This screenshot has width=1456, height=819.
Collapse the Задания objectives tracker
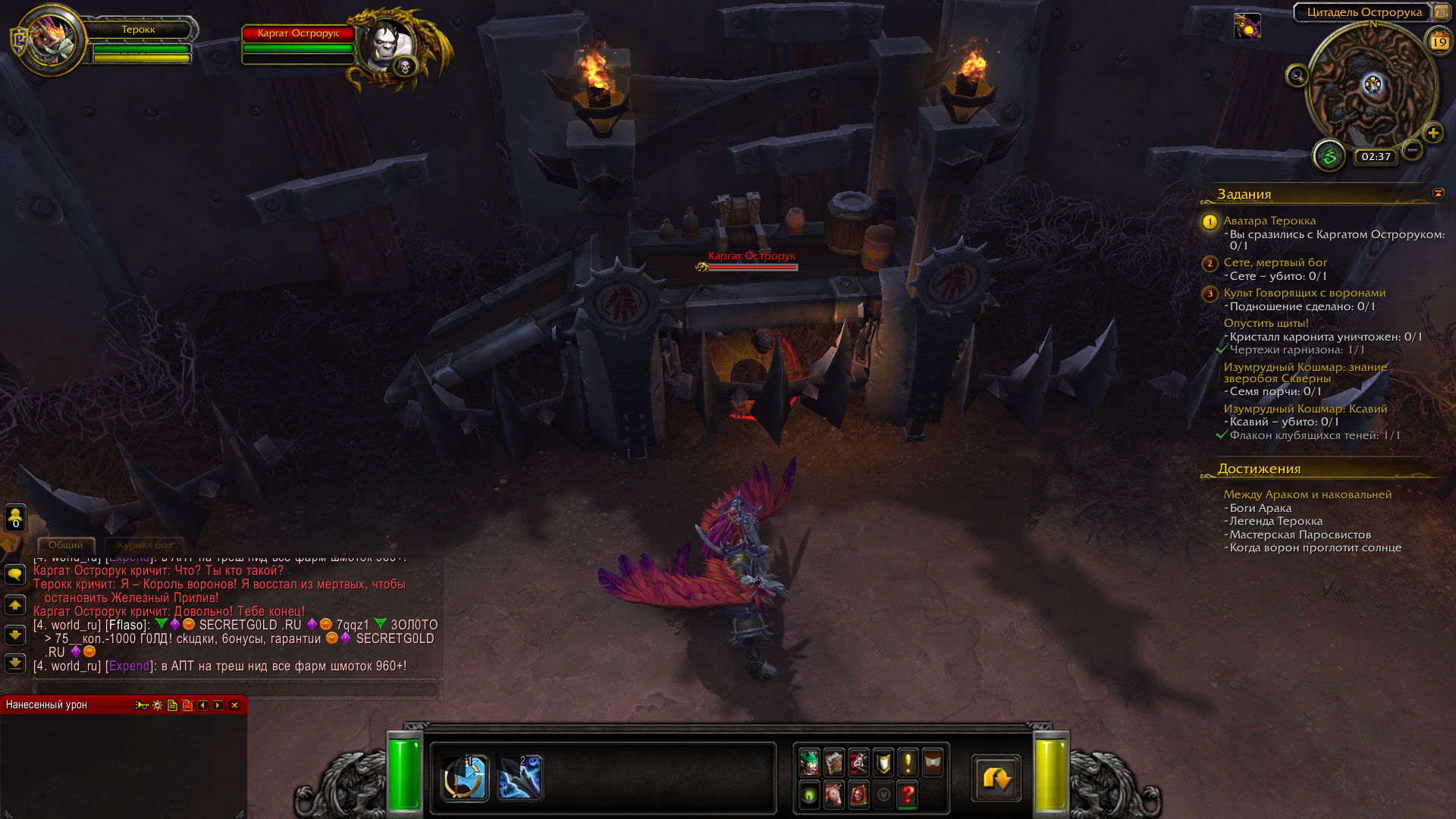tap(1438, 193)
